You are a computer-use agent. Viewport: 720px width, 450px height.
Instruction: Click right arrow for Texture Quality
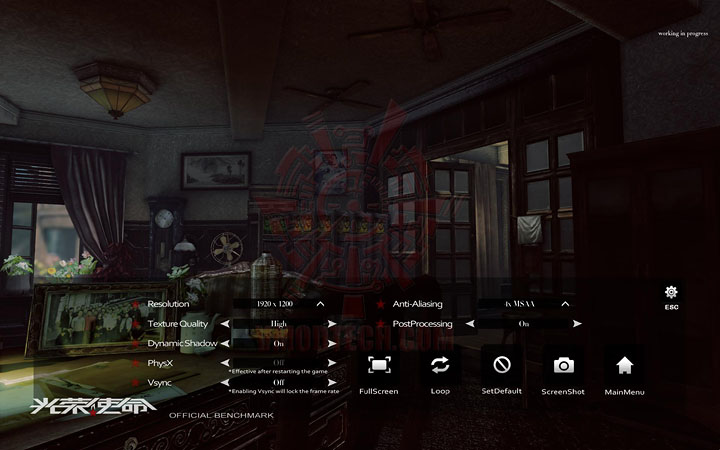(332, 324)
